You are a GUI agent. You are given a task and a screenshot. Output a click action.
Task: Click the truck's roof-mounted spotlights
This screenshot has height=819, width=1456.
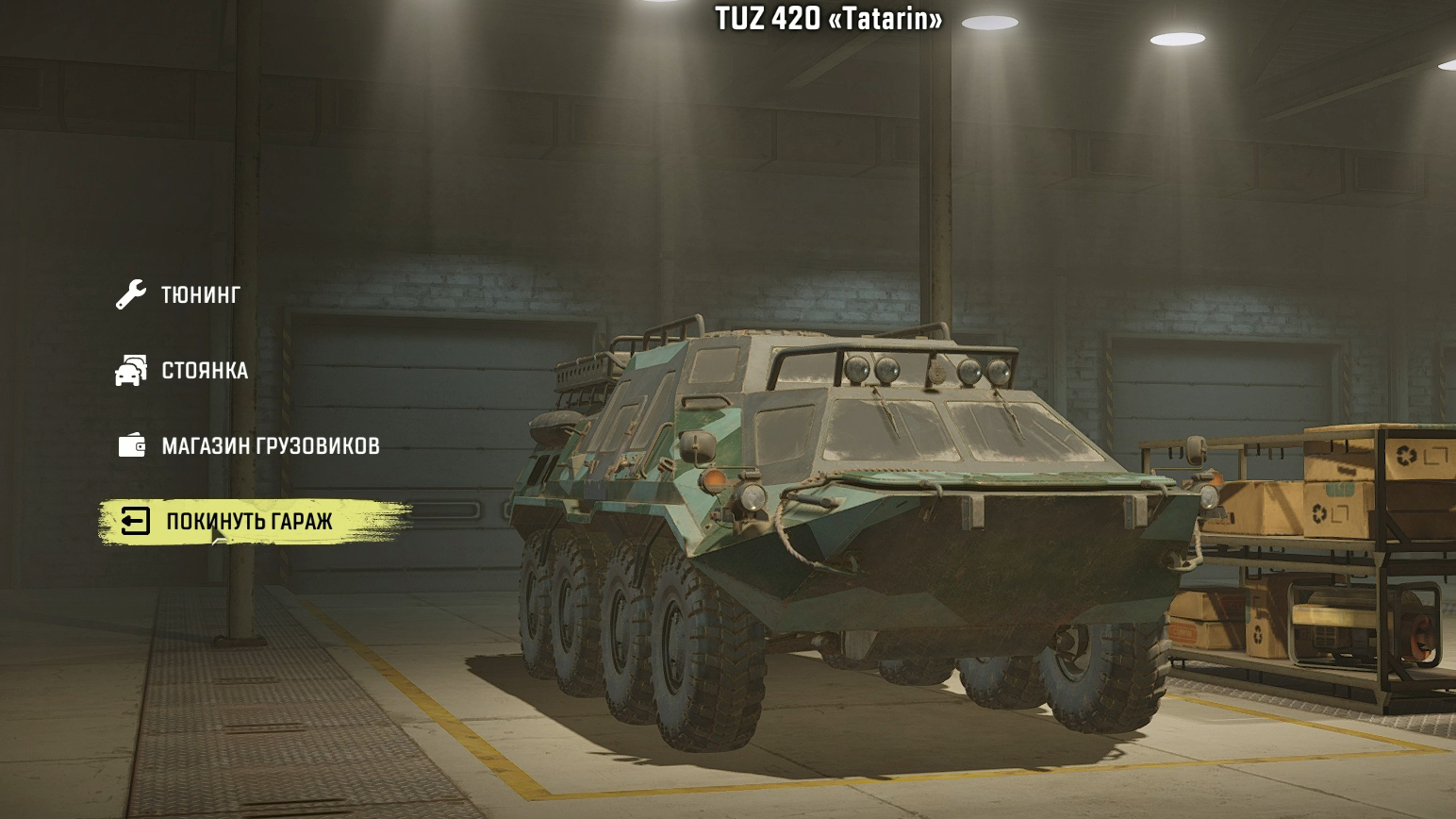coord(929,368)
